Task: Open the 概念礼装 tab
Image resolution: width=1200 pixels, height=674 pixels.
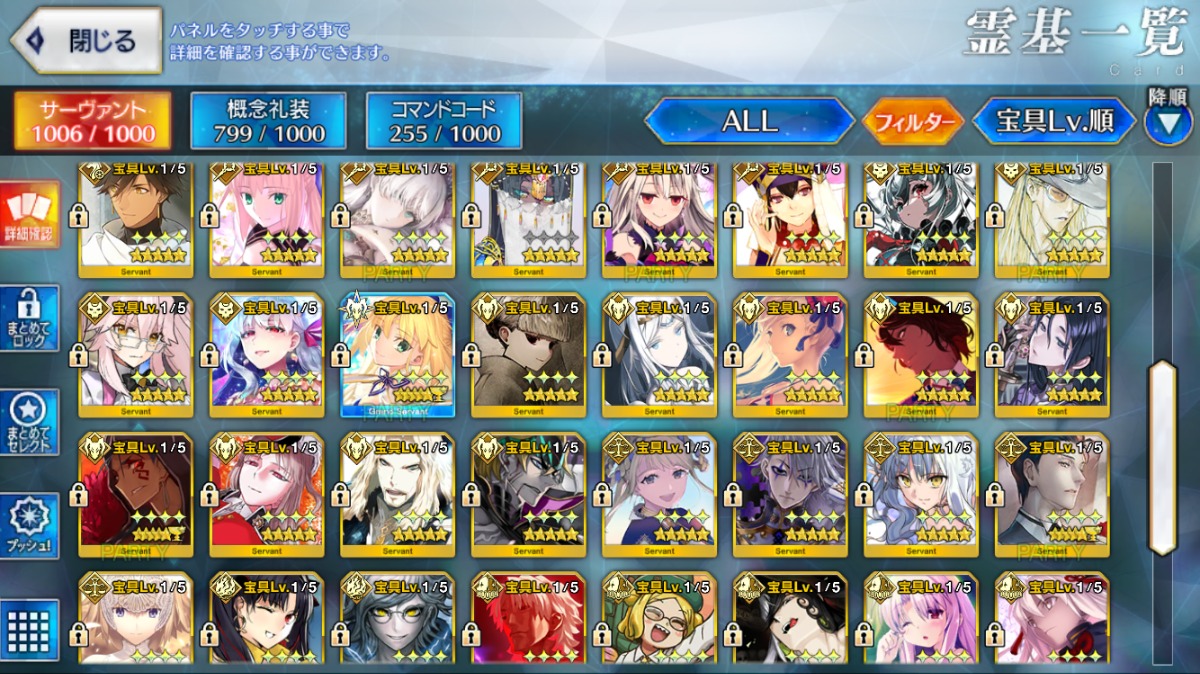Action: click(x=268, y=121)
